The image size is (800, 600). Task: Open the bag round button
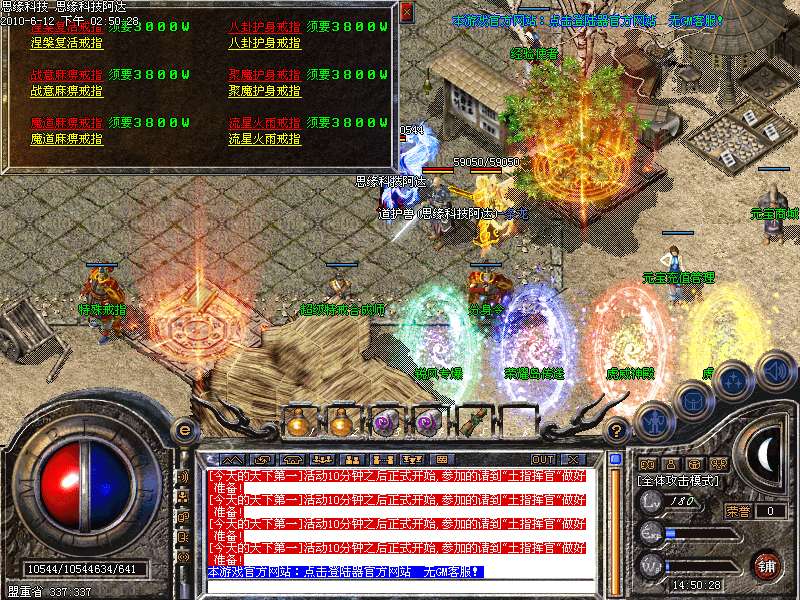tap(694, 400)
